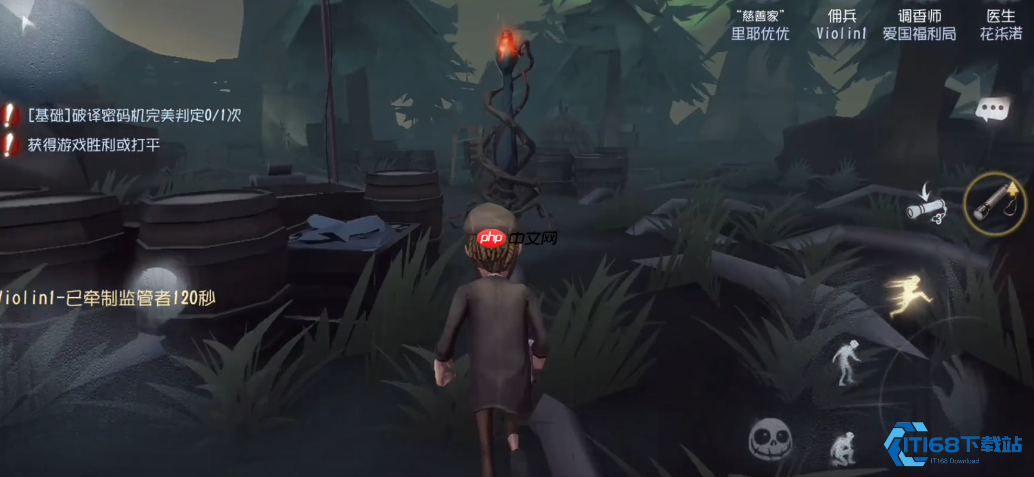The height and width of the screenshot is (477, 1034).
Task: Select teammate 里耶优优 the Philanthropist
Action: pyautogui.click(x=760, y=25)
